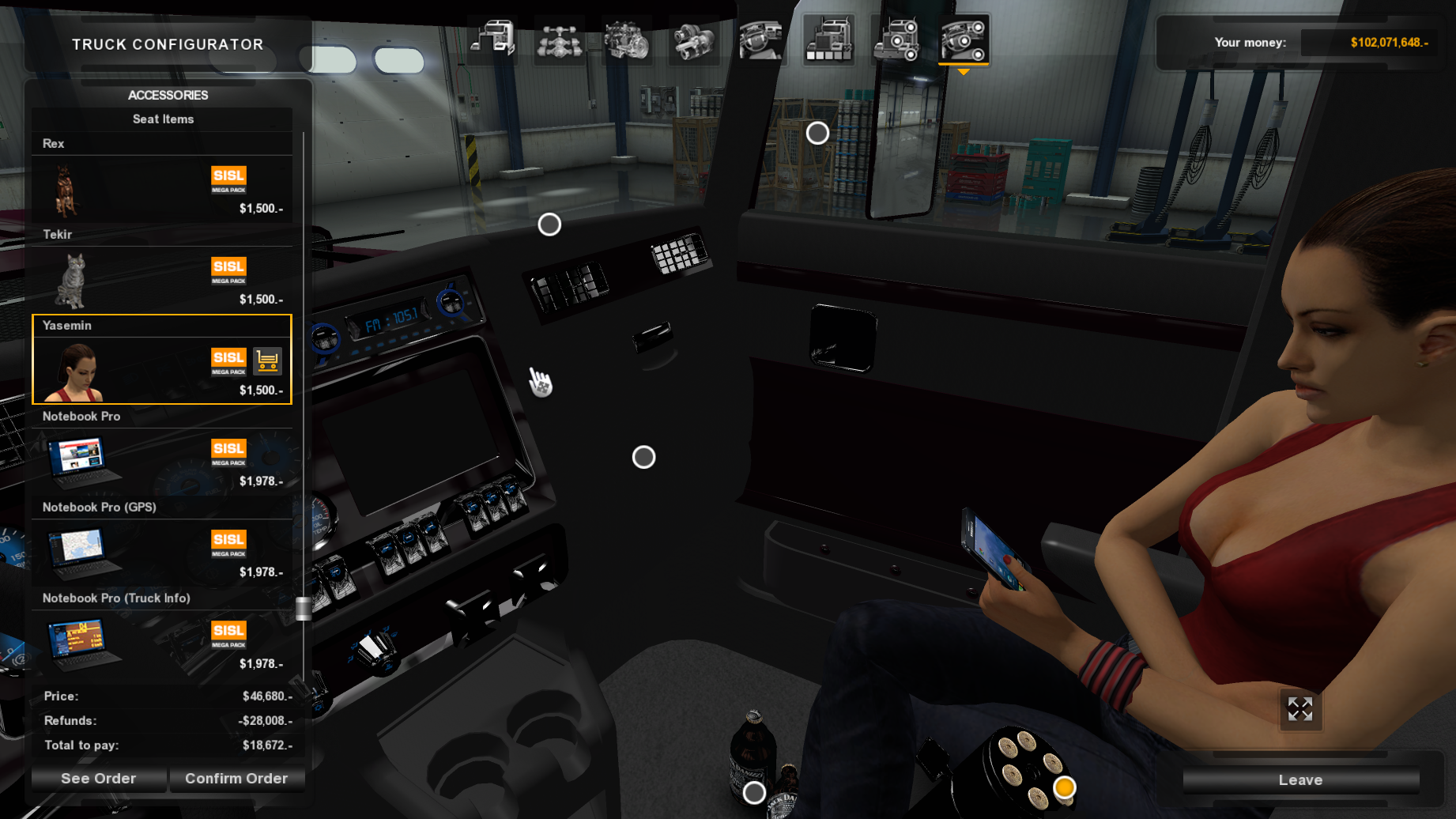
Task: Click the accessories list scrollbar handle
Action: click(304, 609)
